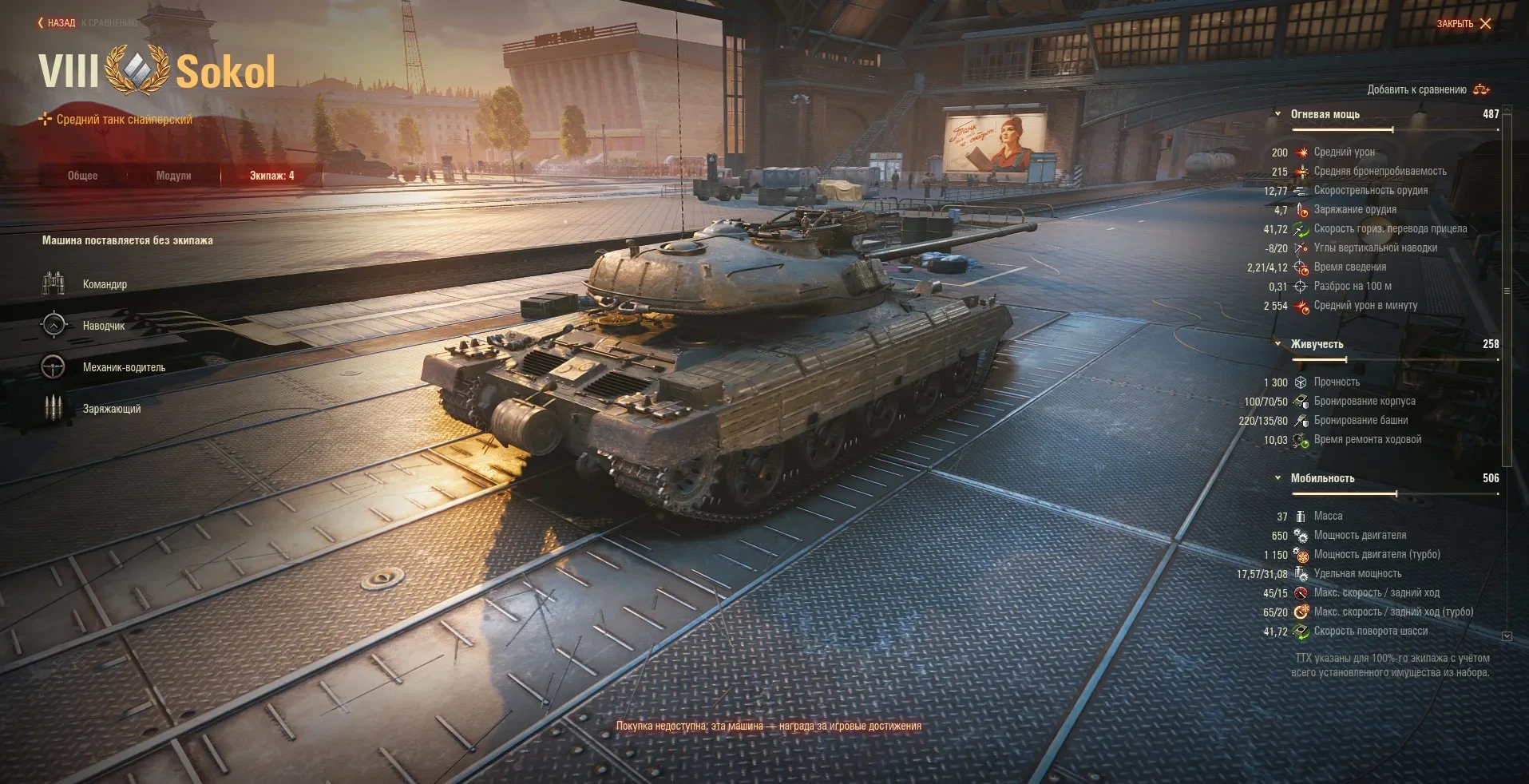This screenshot has height=784, width=1529.
Task: Collapse the Огневая мощь stats section
Action: coord(1278,114)
